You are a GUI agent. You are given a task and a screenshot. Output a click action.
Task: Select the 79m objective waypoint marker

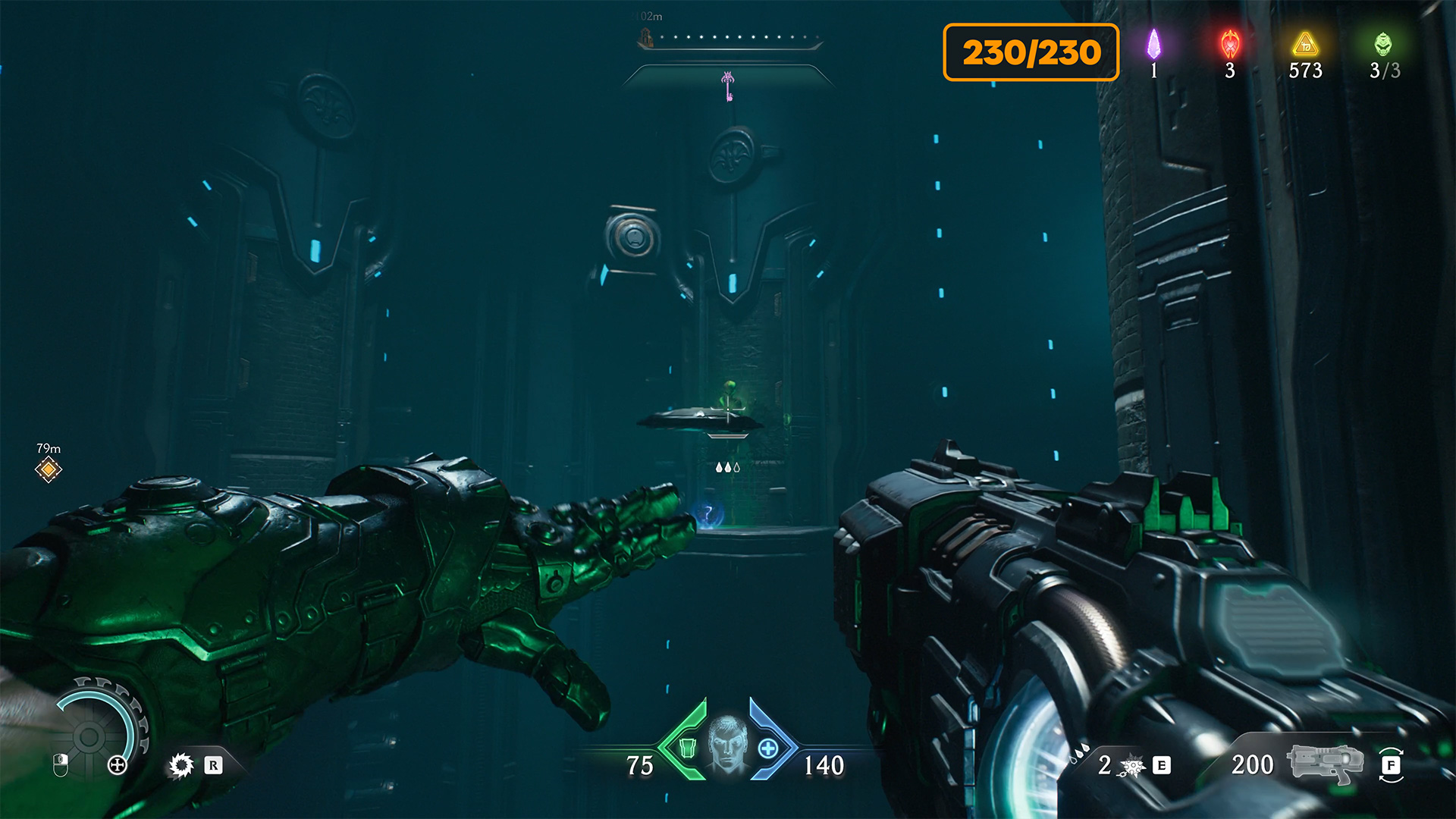[x=49, y=469]
